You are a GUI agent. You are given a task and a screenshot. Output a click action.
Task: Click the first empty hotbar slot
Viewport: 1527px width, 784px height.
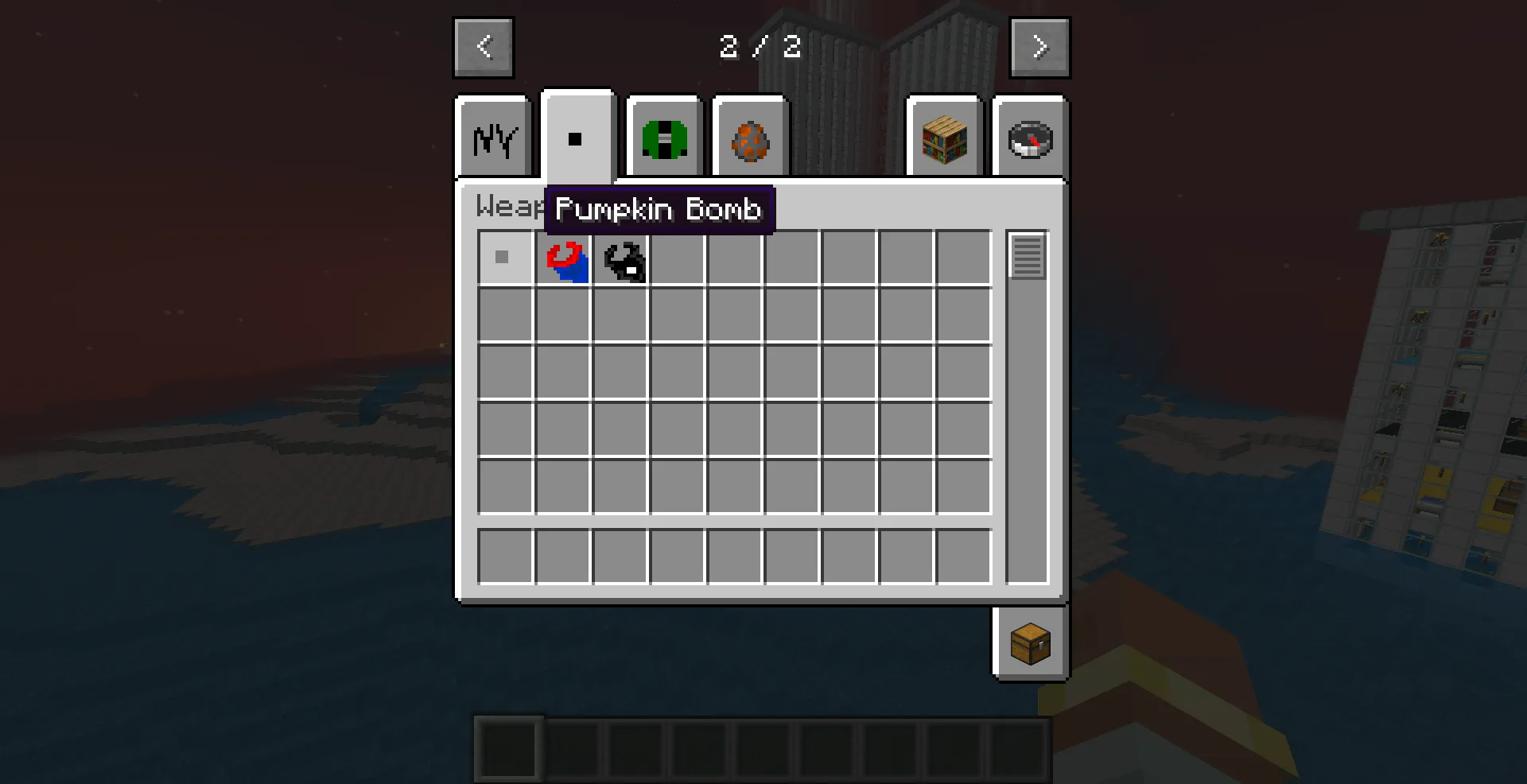click(x=508, y=750)
